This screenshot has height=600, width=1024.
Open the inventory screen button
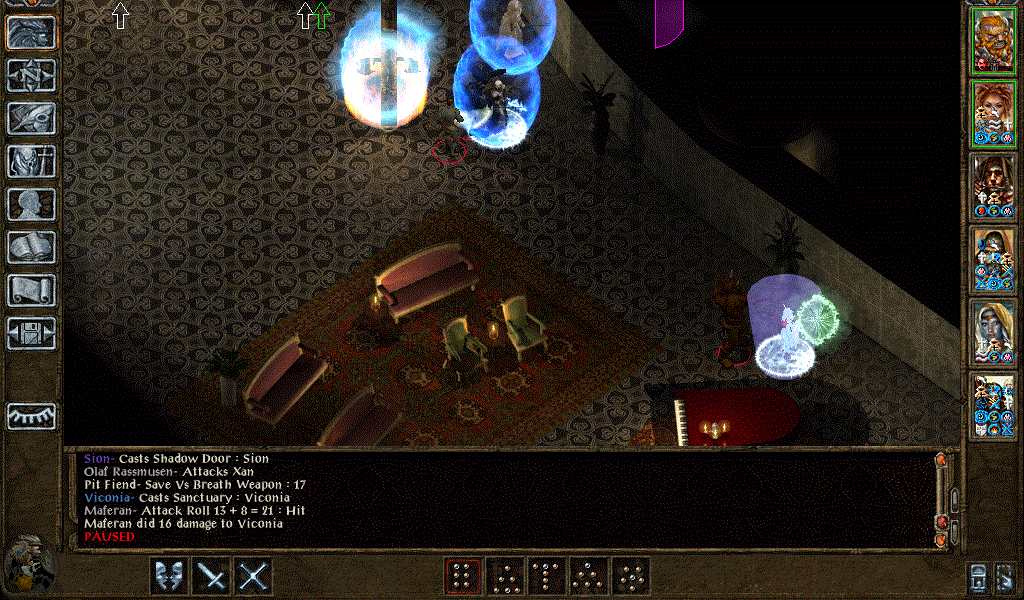click(31, 161)
